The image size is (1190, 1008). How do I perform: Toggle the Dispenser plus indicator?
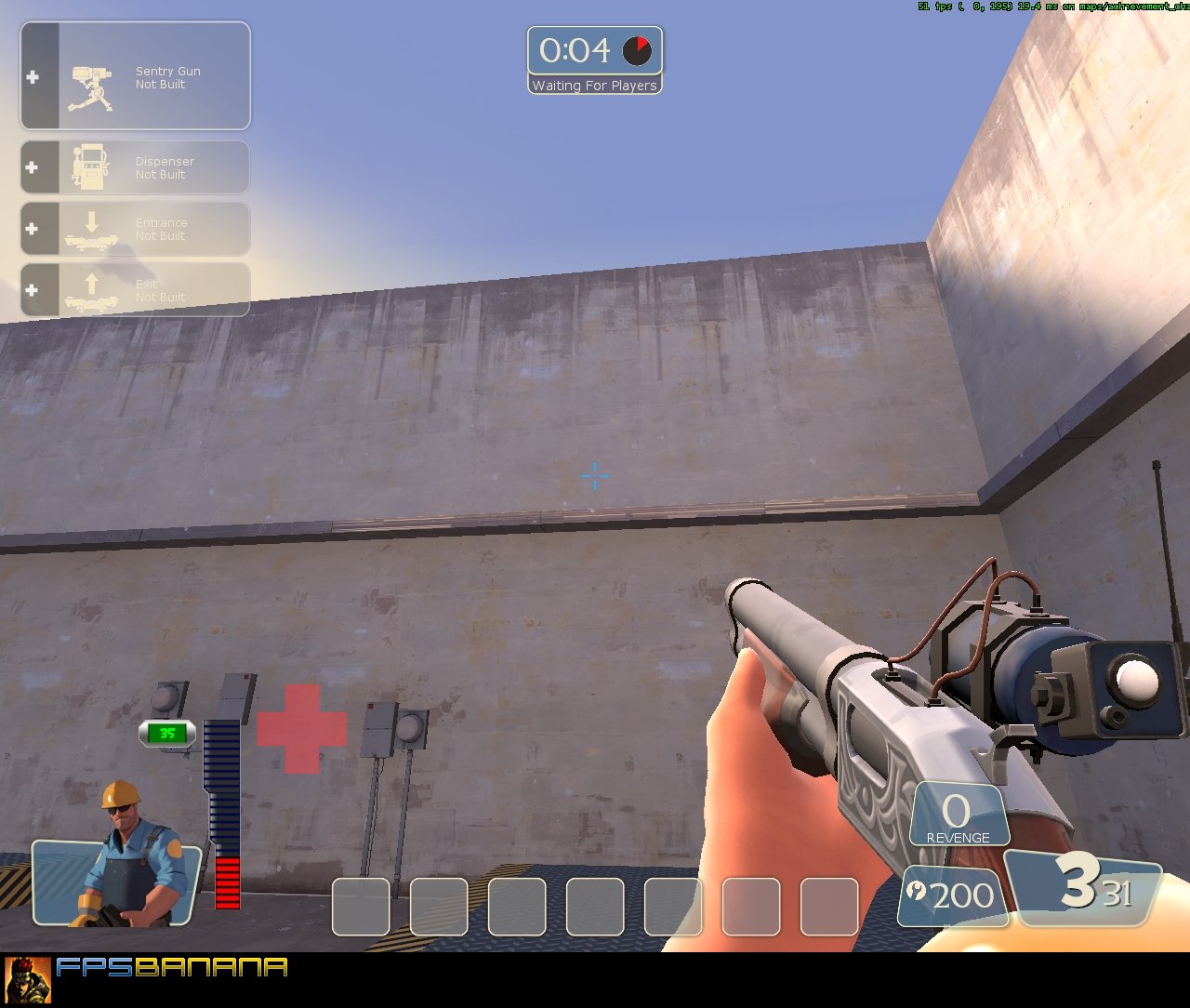click(33, 165)
